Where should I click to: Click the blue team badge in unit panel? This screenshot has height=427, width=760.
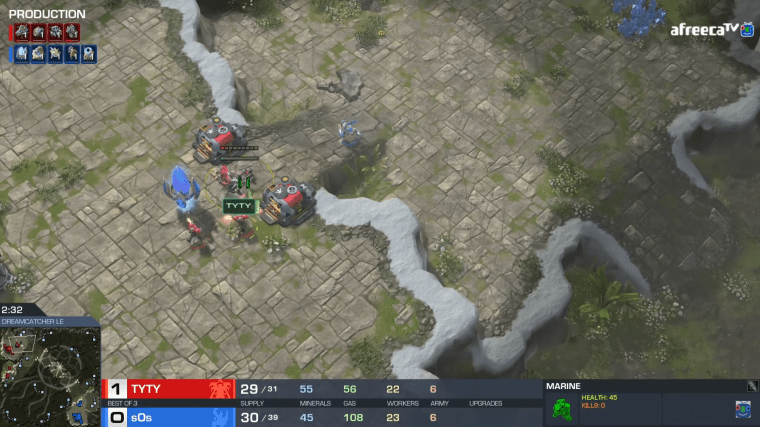click(x=742, y=408)
